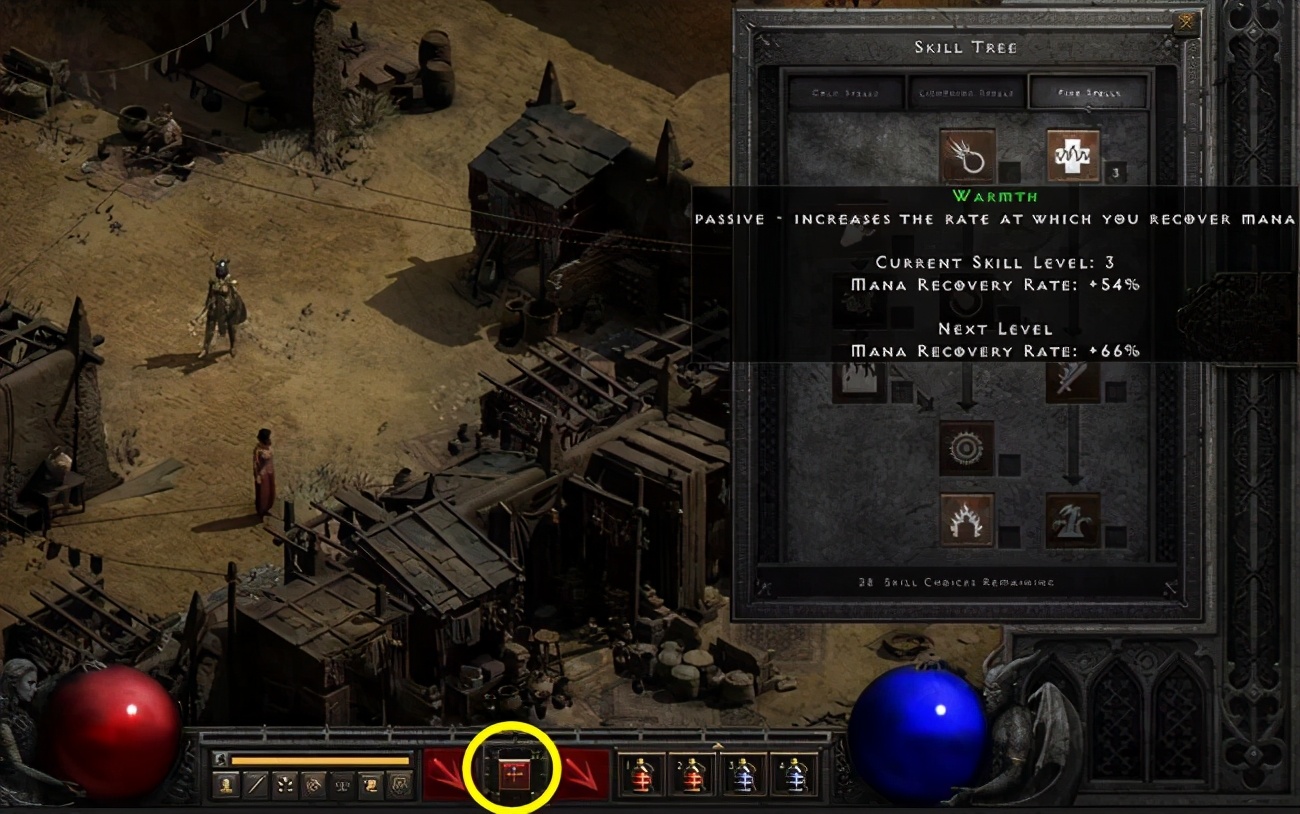This screenshot has width=1300, height=814.
Task: Open the Lightning Spells tab
Action: [x=967, y=93]
